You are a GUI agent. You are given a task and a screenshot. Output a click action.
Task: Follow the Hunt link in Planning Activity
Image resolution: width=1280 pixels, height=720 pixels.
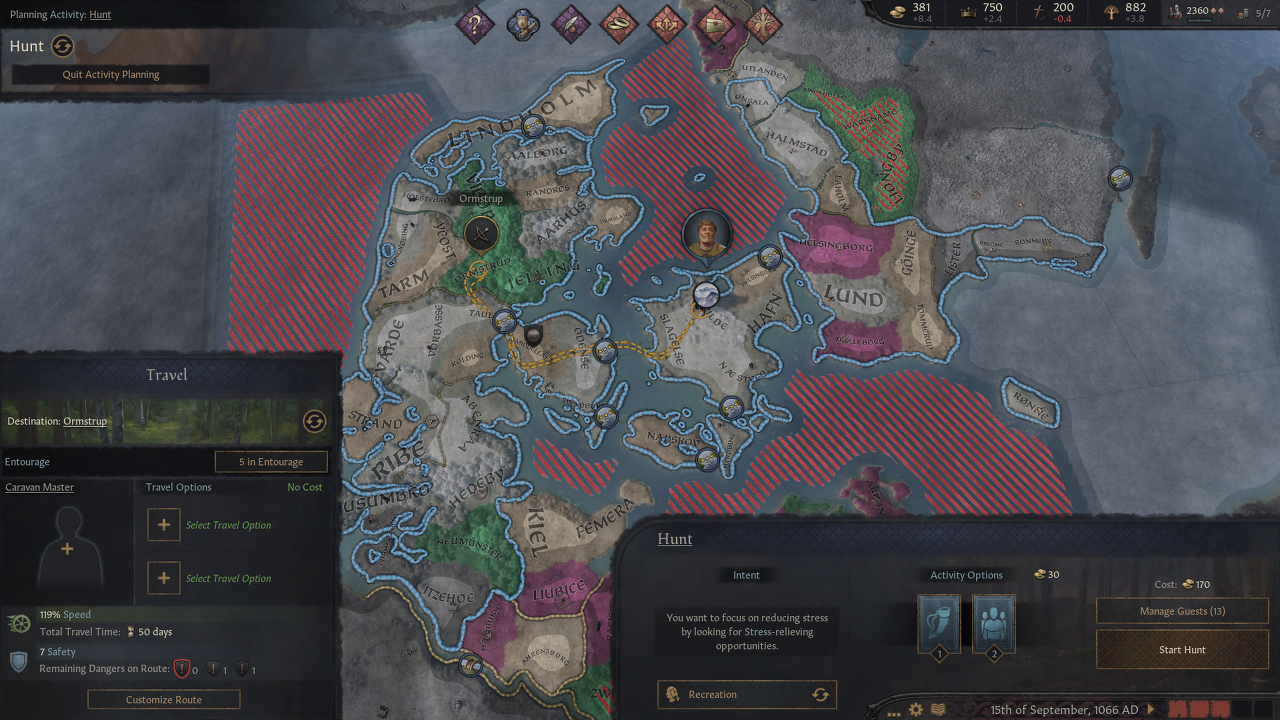[x=100, y=15]
